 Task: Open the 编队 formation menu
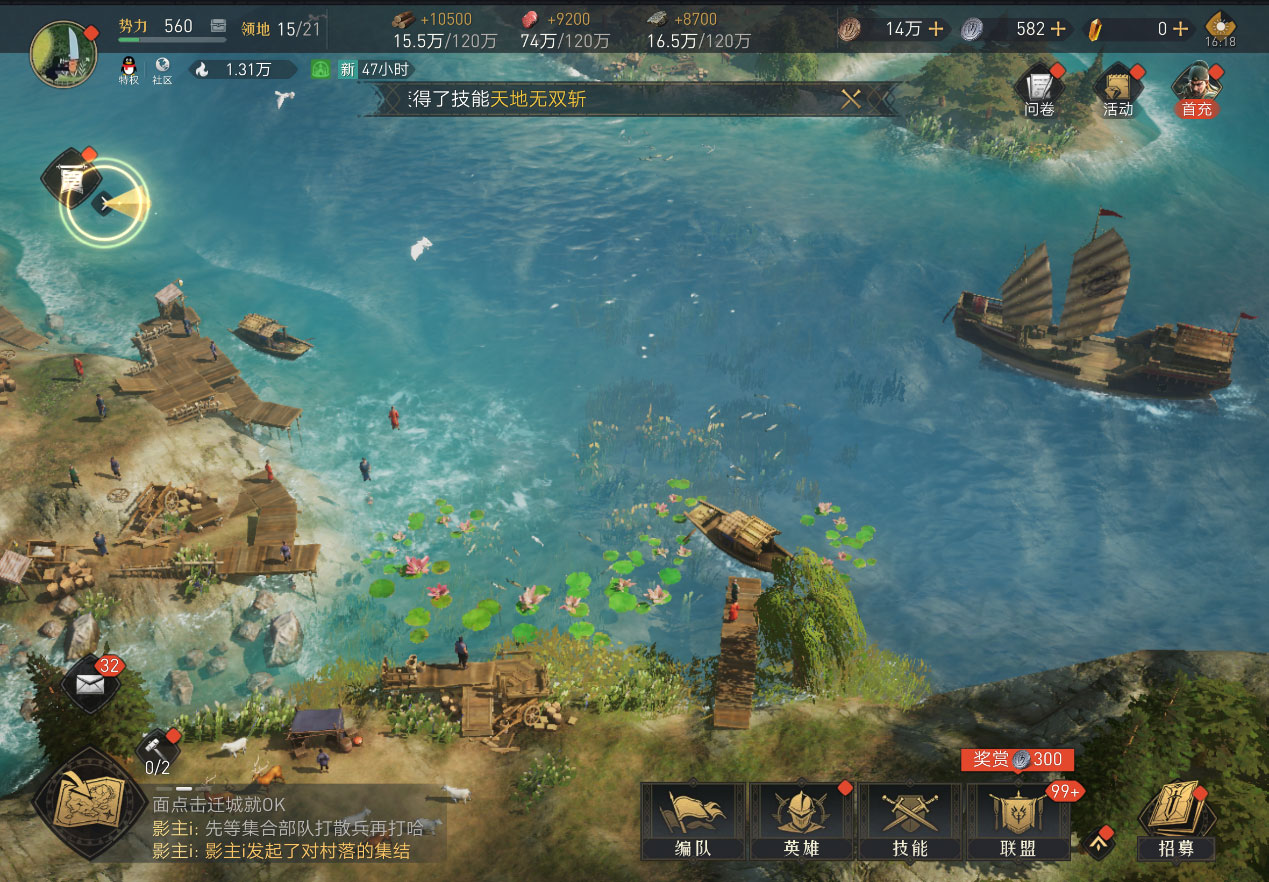click(693, 820)
